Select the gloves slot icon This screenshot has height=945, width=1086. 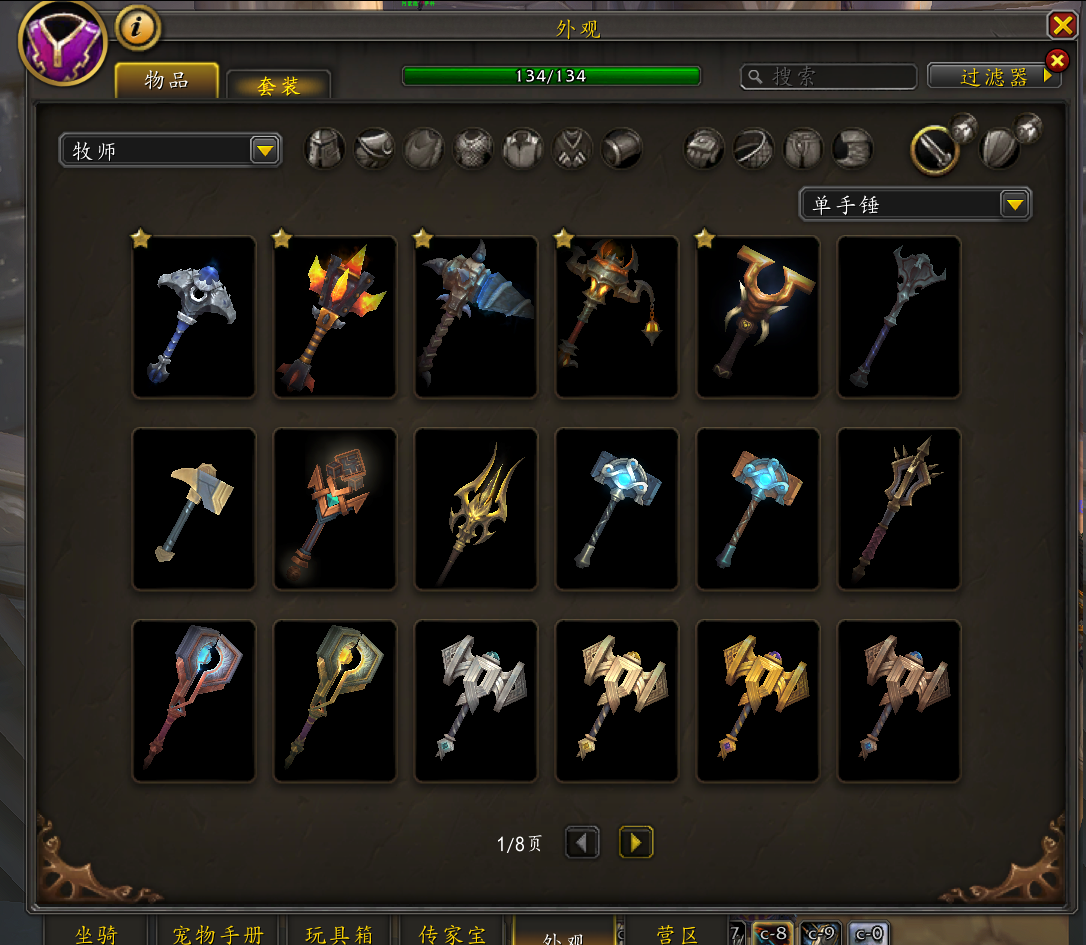(704, 150)
